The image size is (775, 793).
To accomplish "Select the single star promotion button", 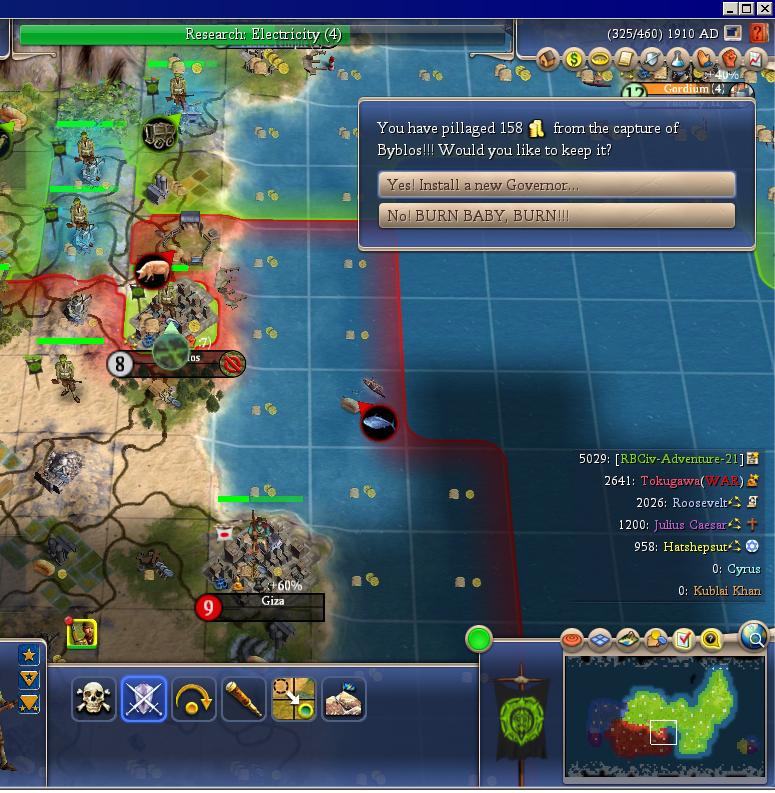I will [29, 656].
